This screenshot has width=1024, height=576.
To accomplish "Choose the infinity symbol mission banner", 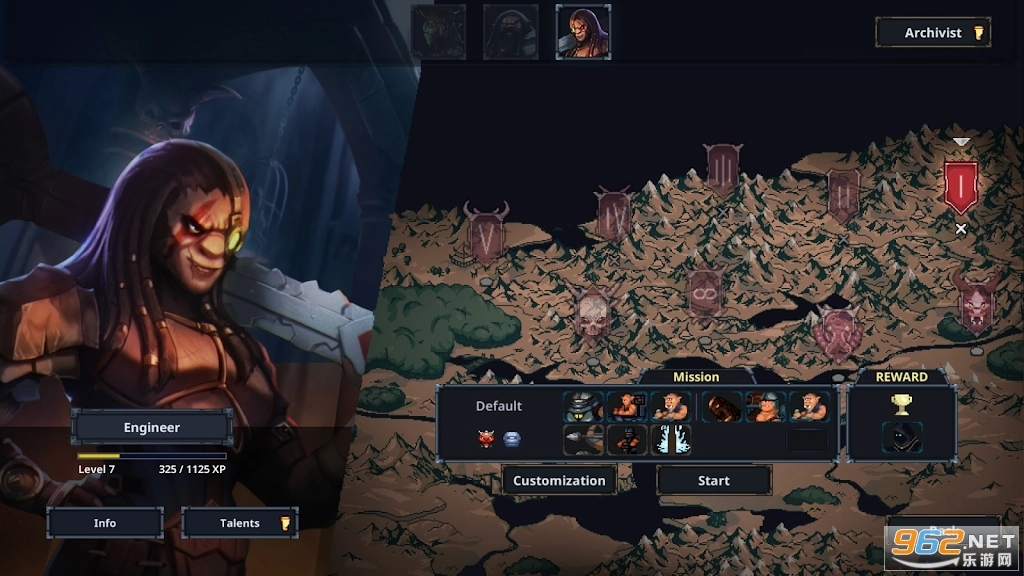I will (705, 292).
